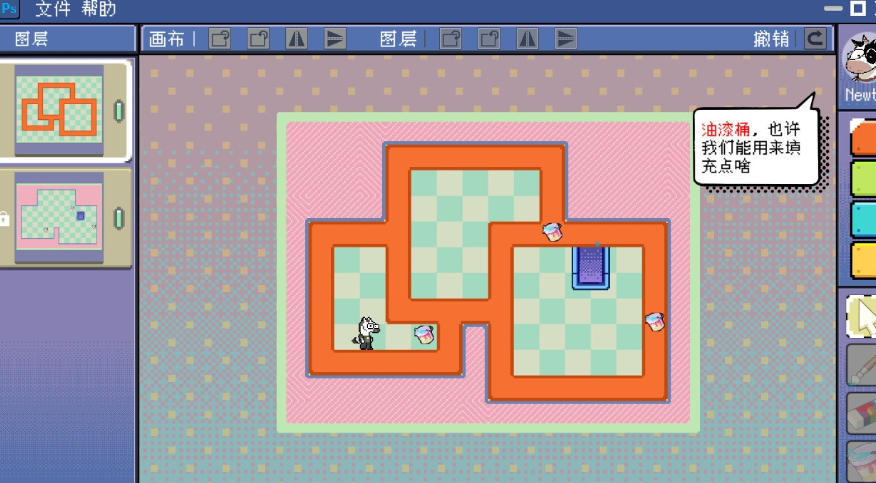The width and height of the screenshot is (876, 483).
Task: Toggle the orange layer's green visibility pill
Action: (x=119, y=110)
